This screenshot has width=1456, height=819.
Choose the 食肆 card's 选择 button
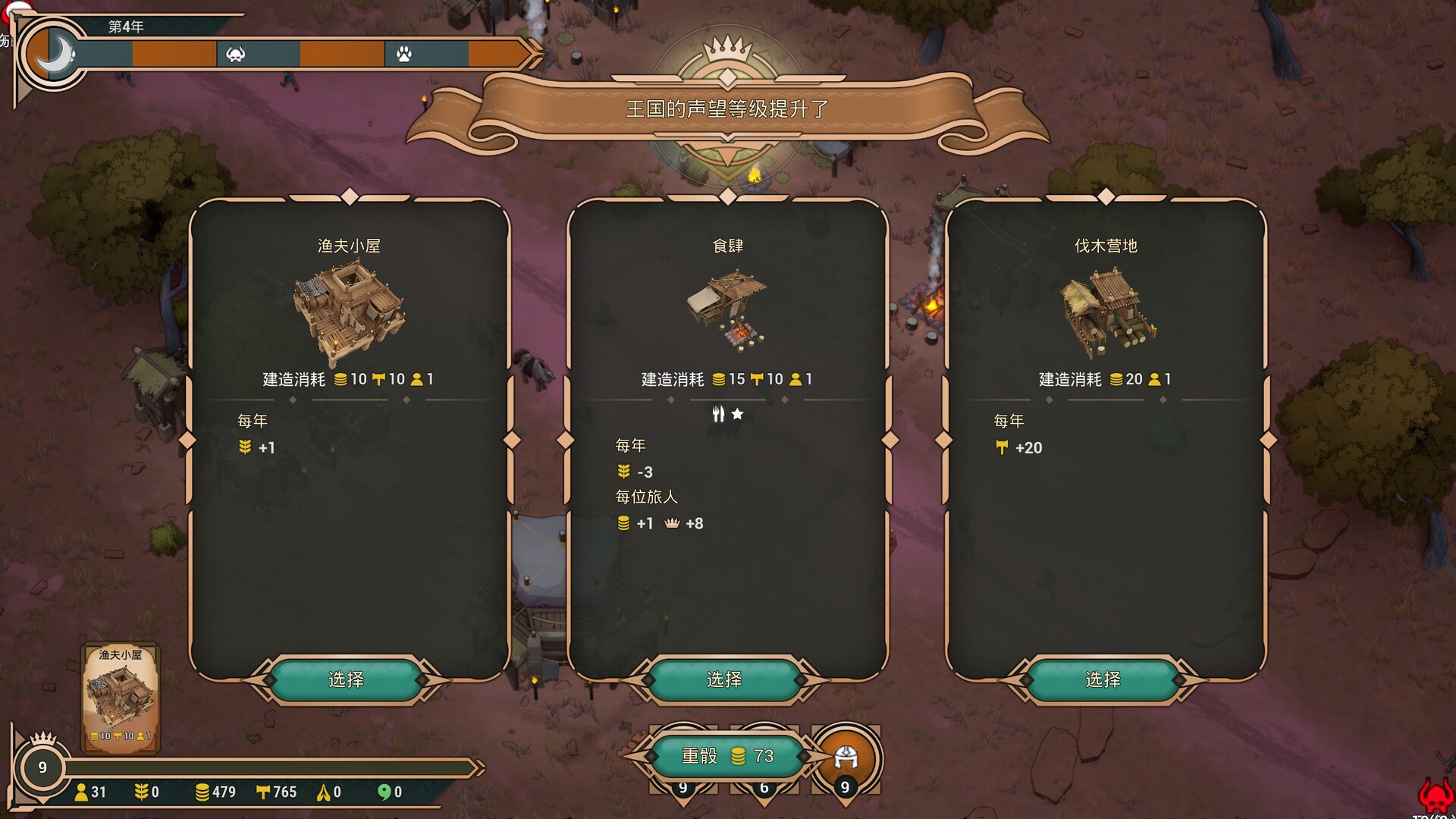click(724, 679)
